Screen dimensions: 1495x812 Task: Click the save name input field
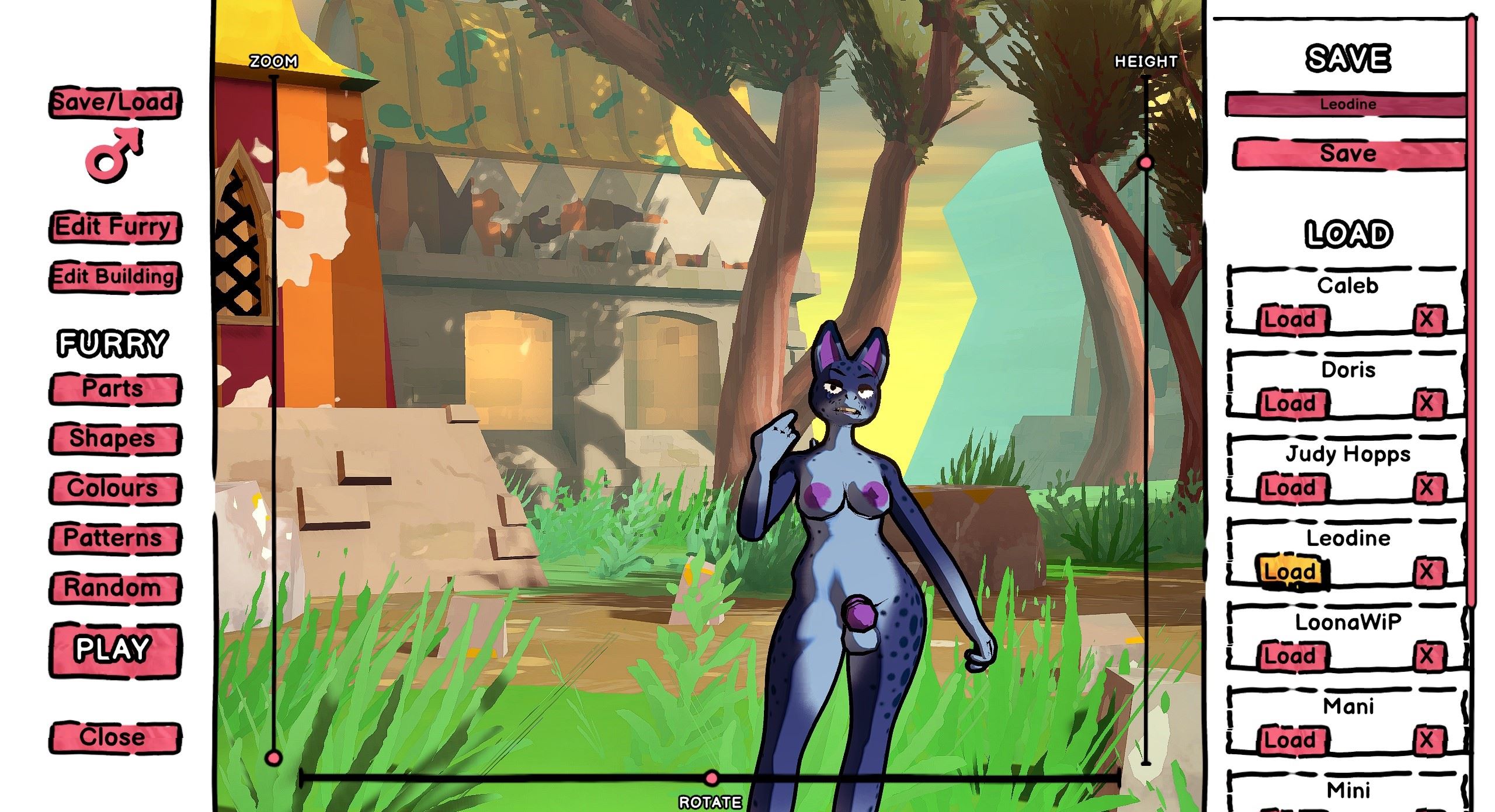tap(1347, 105)
